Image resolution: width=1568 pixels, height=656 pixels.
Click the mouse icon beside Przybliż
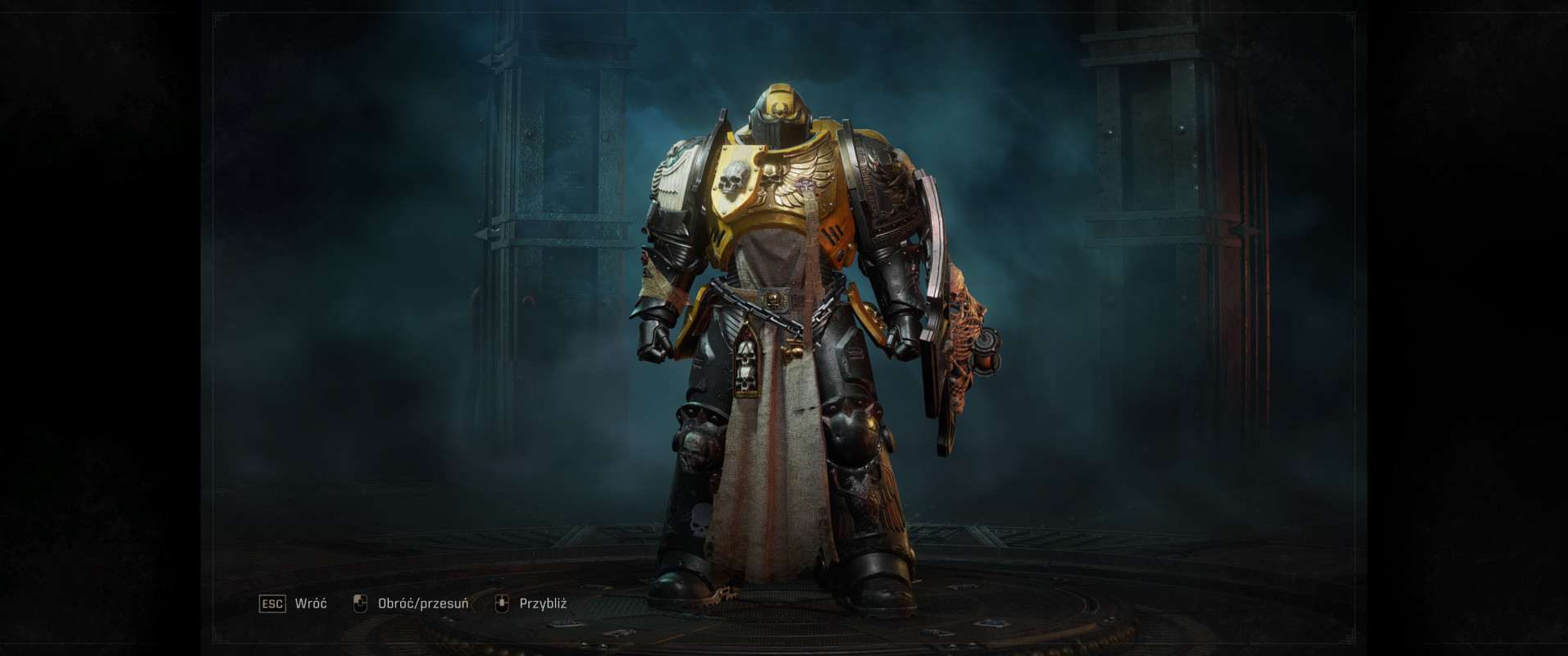pyautogui.click(x=500, y=604)
